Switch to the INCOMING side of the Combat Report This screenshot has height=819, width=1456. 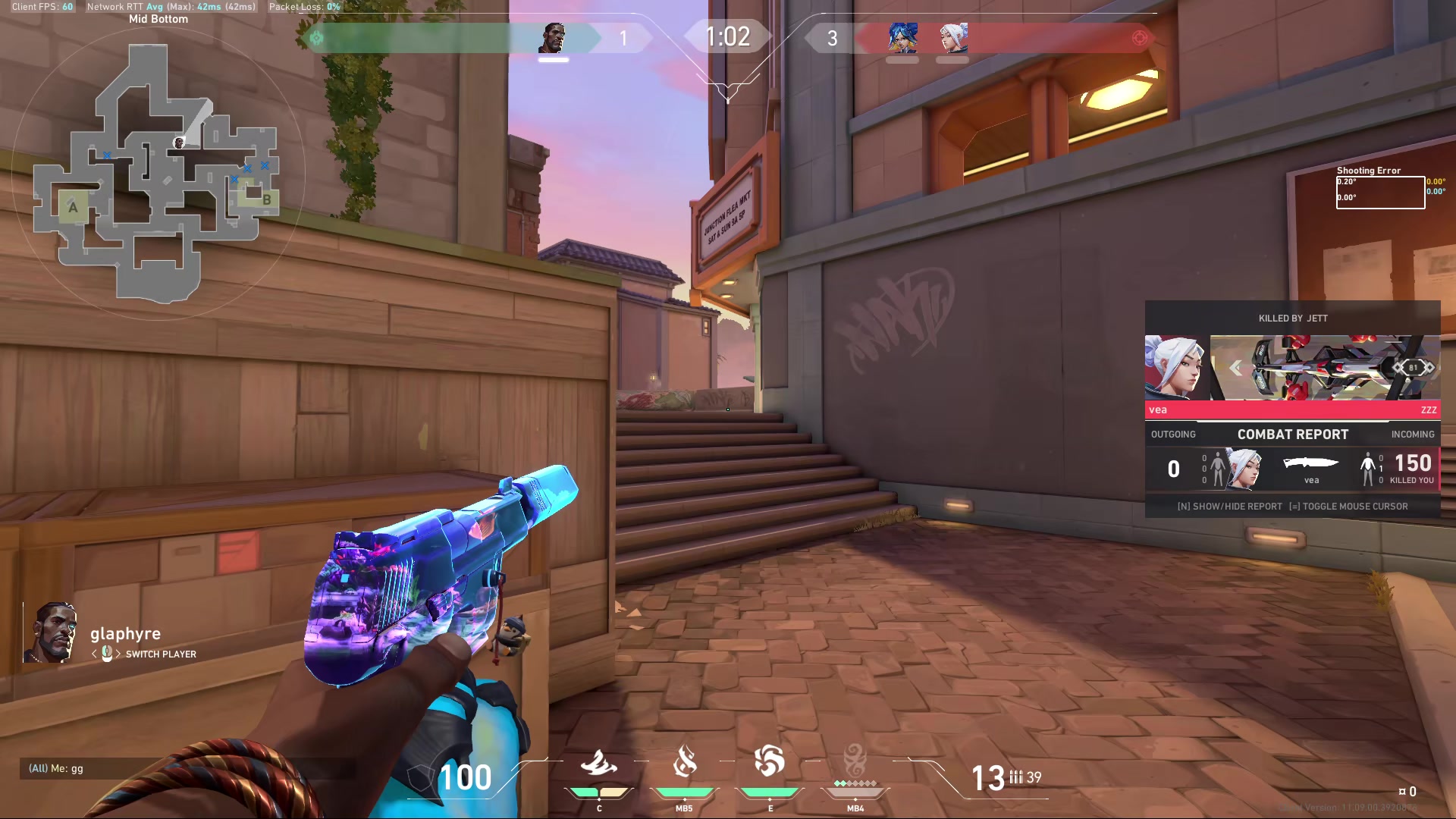click(x=1412, y=434)
